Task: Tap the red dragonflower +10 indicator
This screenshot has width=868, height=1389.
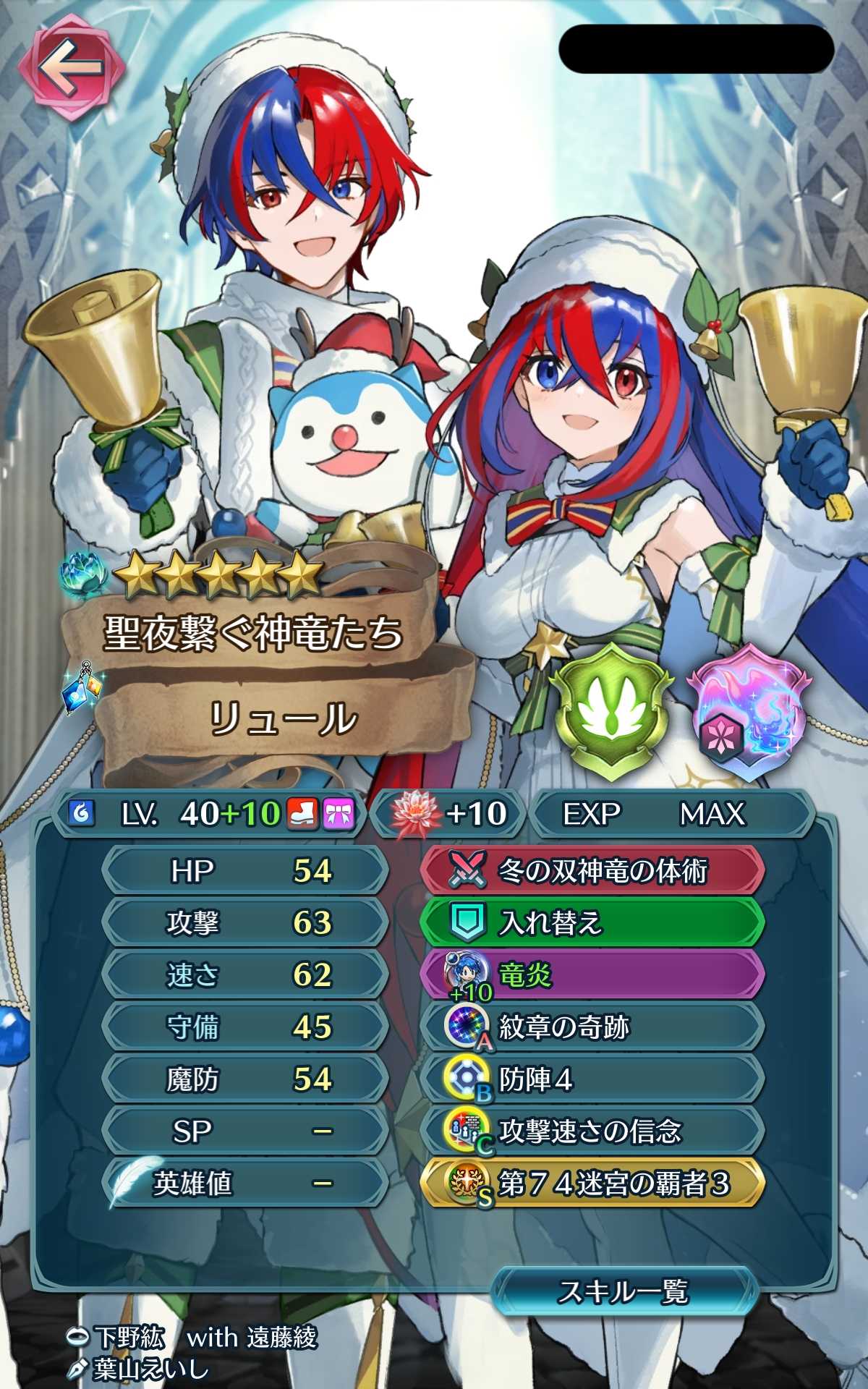Action: [x=448, y=814]
